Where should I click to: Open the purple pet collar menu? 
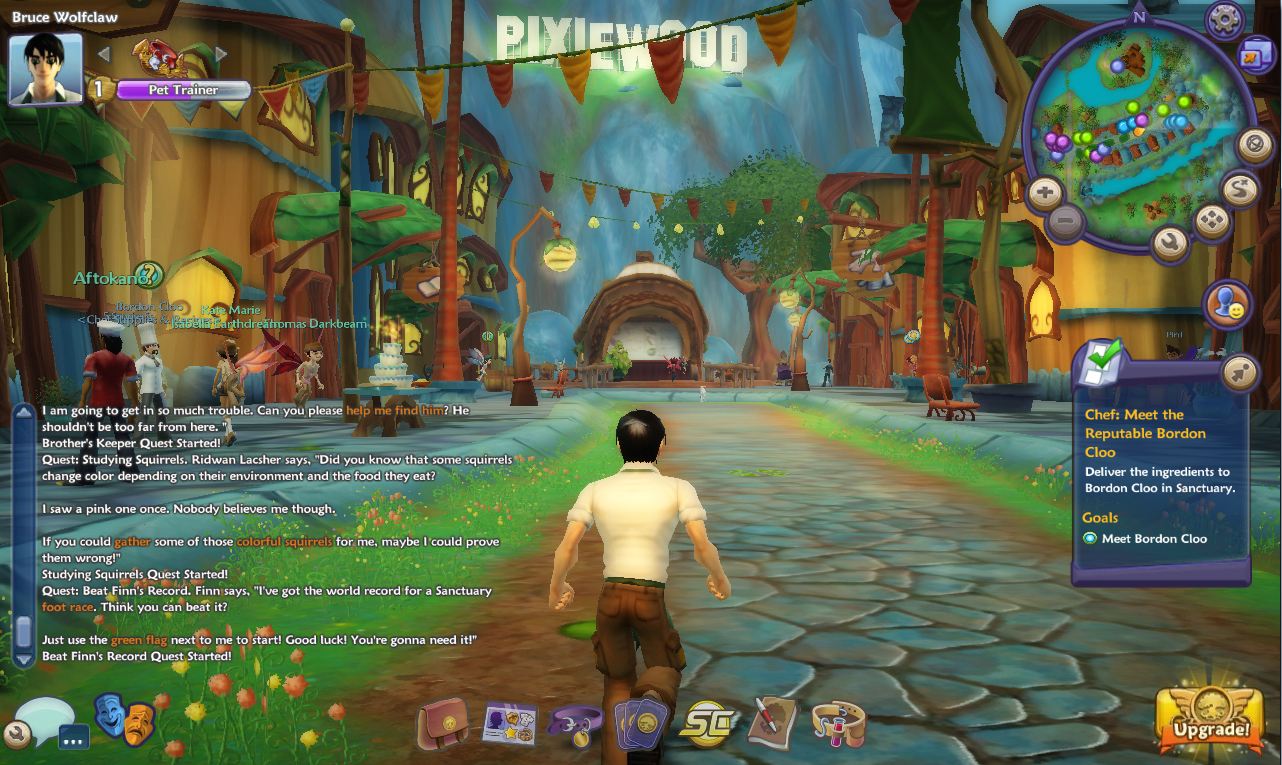click(x=575, y=723)
